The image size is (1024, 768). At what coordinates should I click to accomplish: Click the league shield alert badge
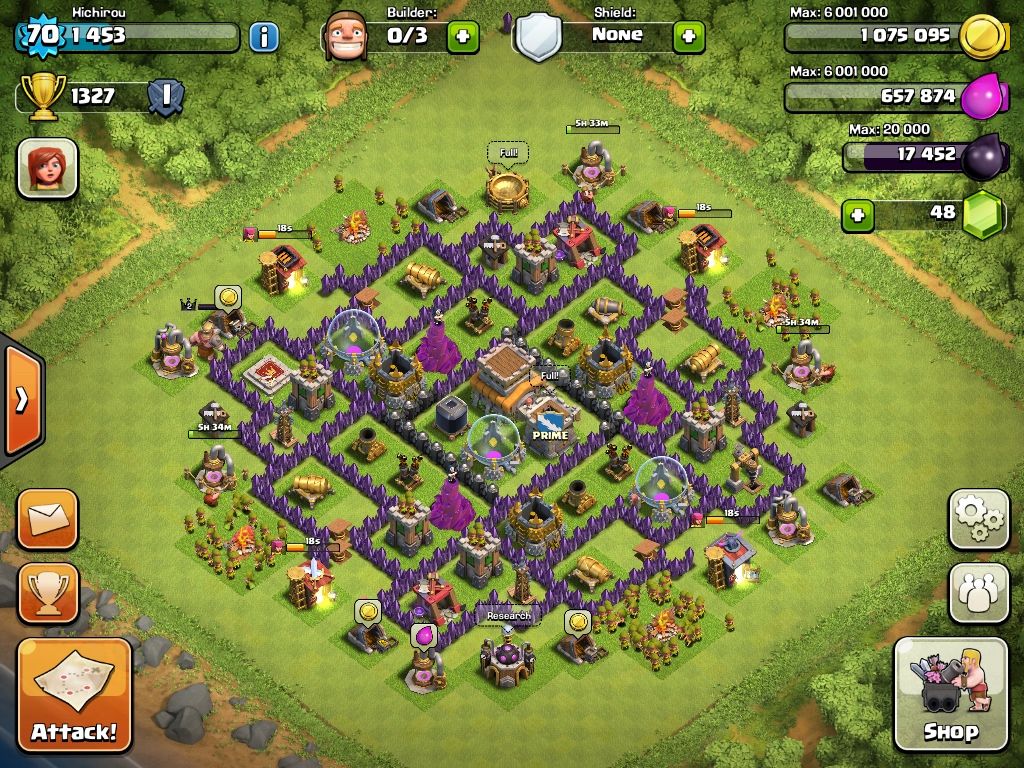tap(165, 97)
